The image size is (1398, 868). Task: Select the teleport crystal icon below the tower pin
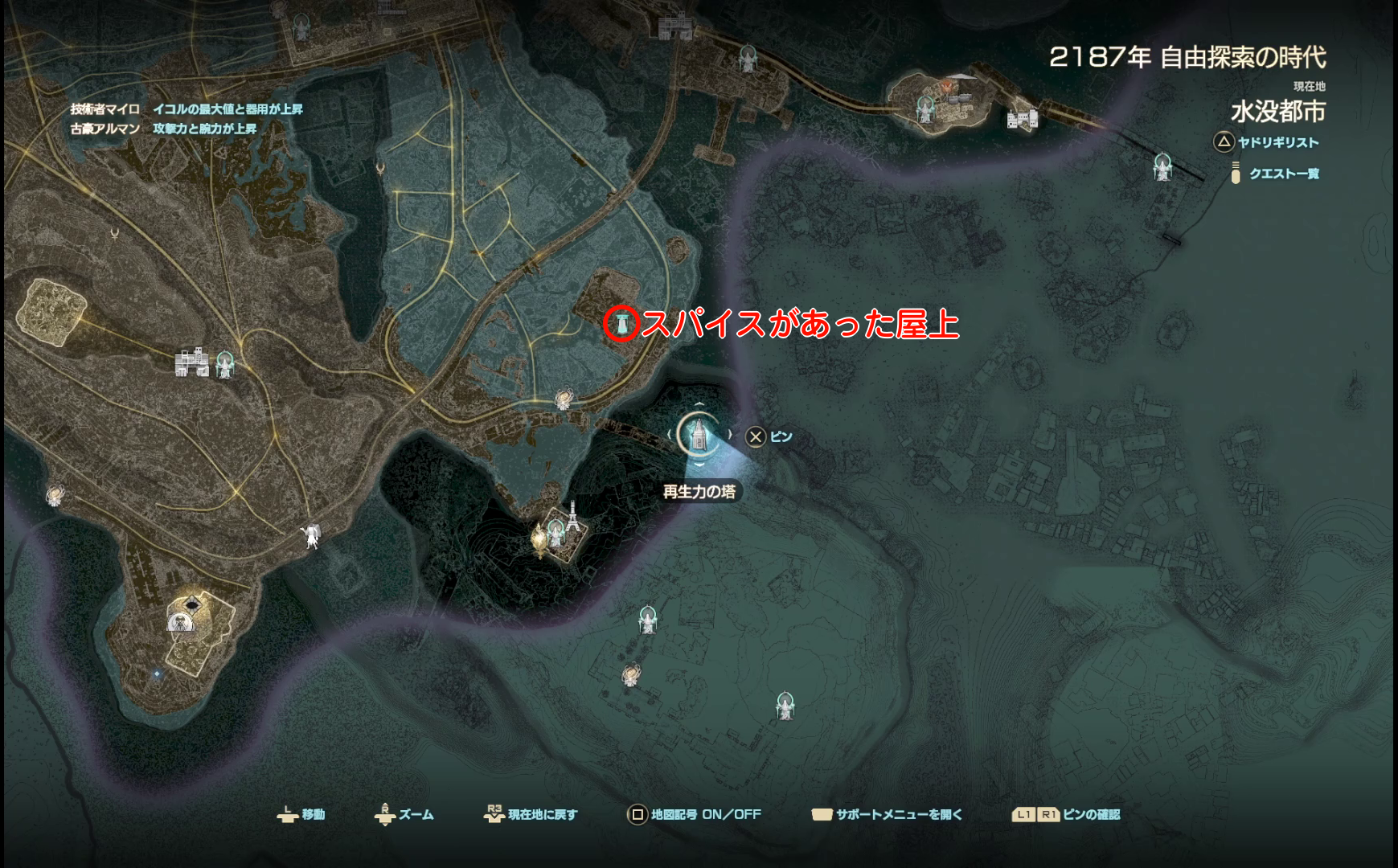pyautogui.click(x=555, y=530)
